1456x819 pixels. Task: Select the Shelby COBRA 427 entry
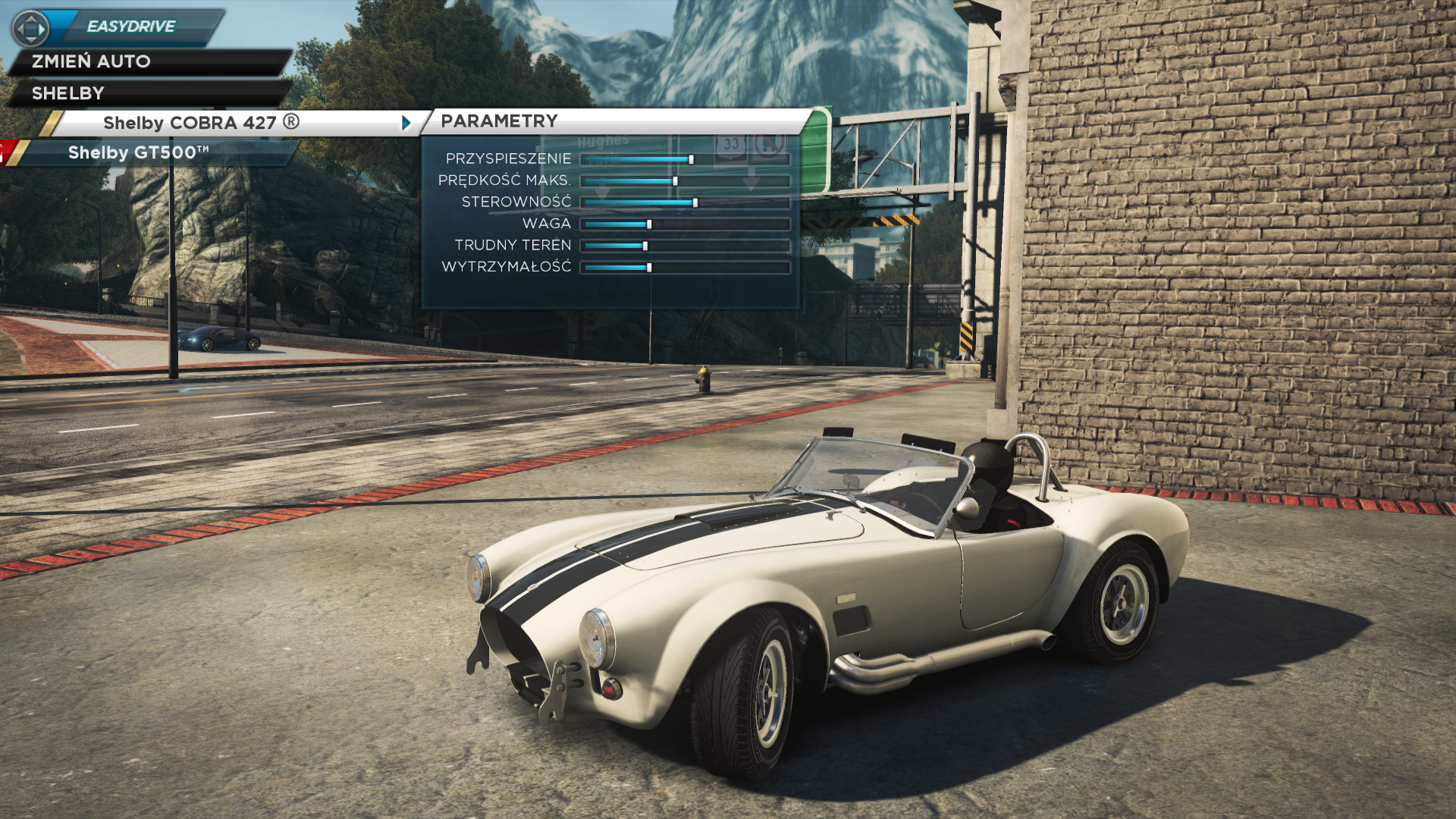(202, 123)
